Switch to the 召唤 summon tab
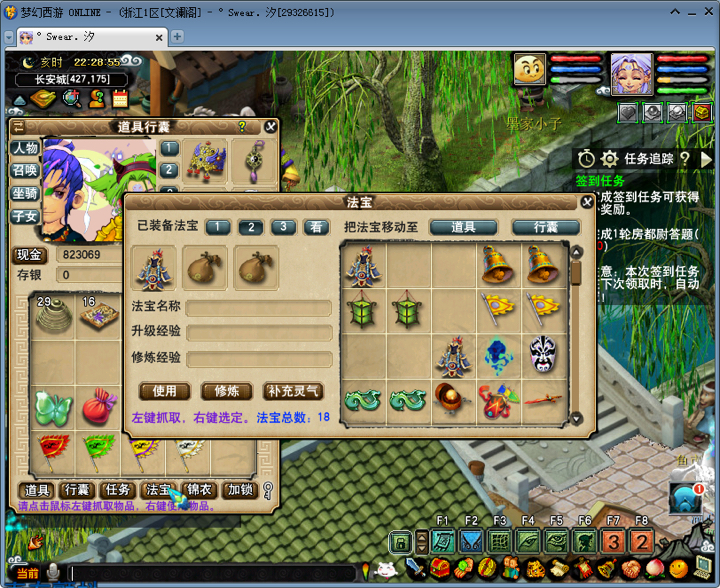This screenshot has height=588, width=720. tap(24, 170)
